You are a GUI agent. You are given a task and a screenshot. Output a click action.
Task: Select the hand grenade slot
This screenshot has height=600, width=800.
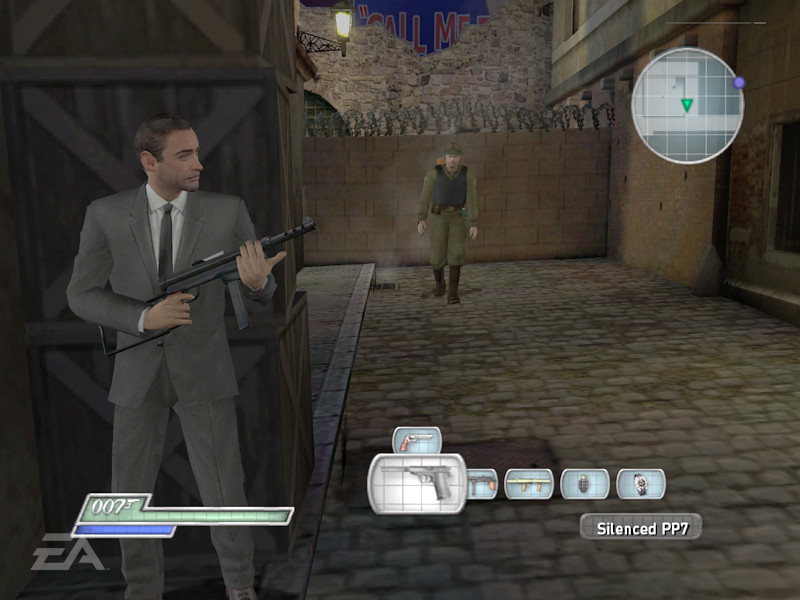click(x=585, y=484)
